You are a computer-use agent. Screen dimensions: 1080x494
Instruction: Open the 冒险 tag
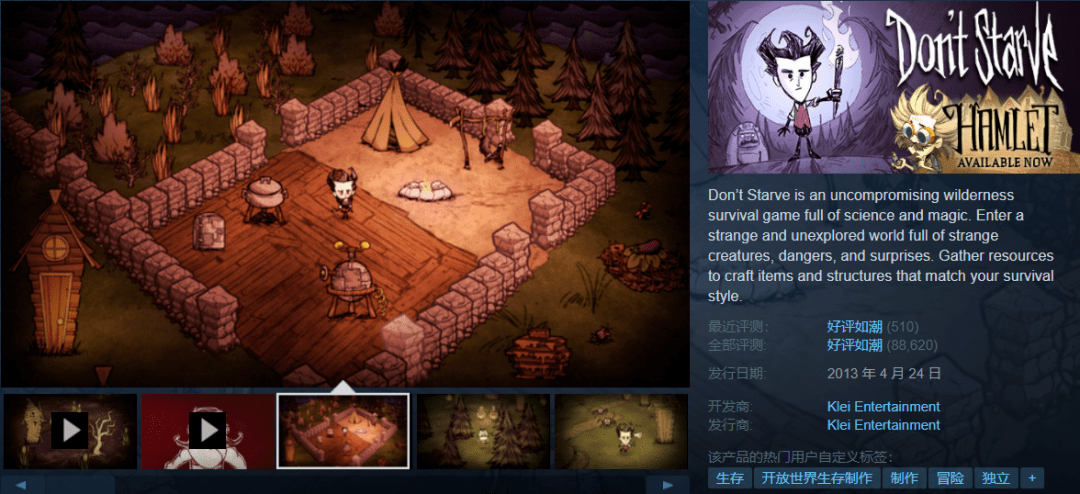[950, 479]
